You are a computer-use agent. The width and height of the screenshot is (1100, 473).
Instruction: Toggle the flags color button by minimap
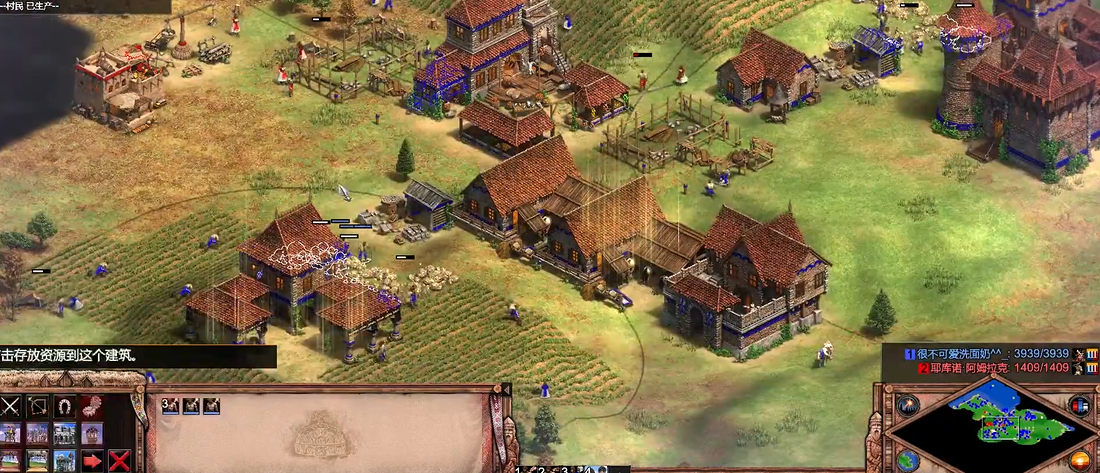1080,404
